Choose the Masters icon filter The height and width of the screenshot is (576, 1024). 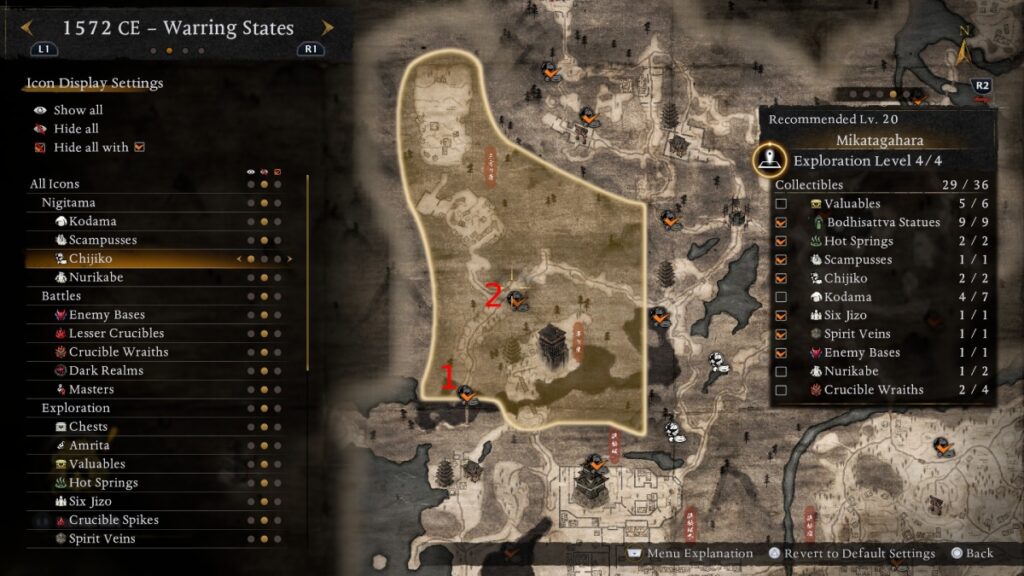point(91,389)
